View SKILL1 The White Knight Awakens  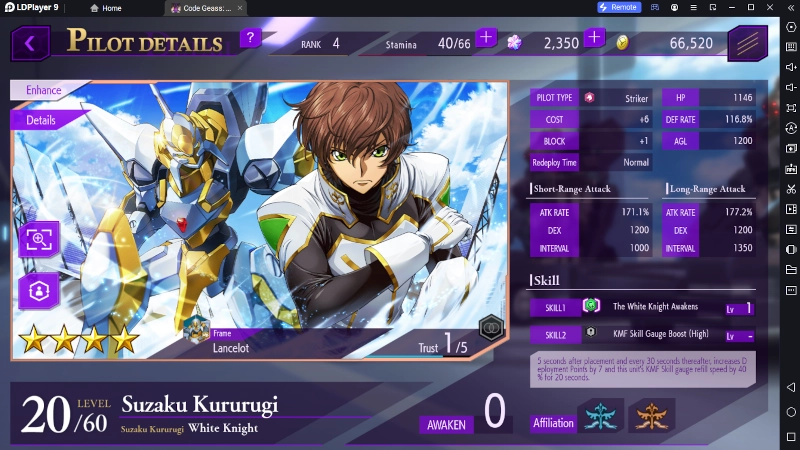pos(640,307)
